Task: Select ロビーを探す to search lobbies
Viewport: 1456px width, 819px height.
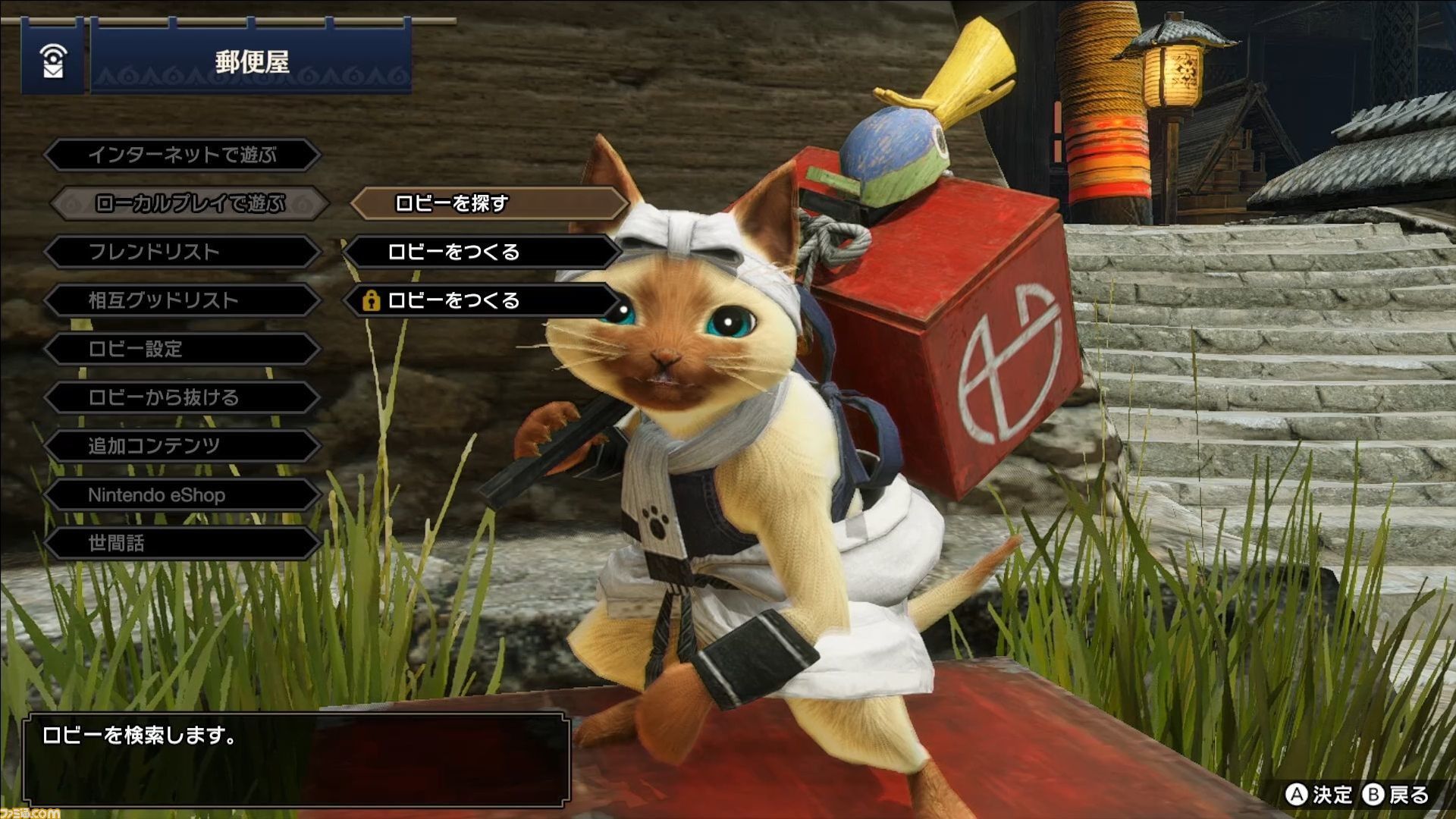Action: (x=488, y=203)
